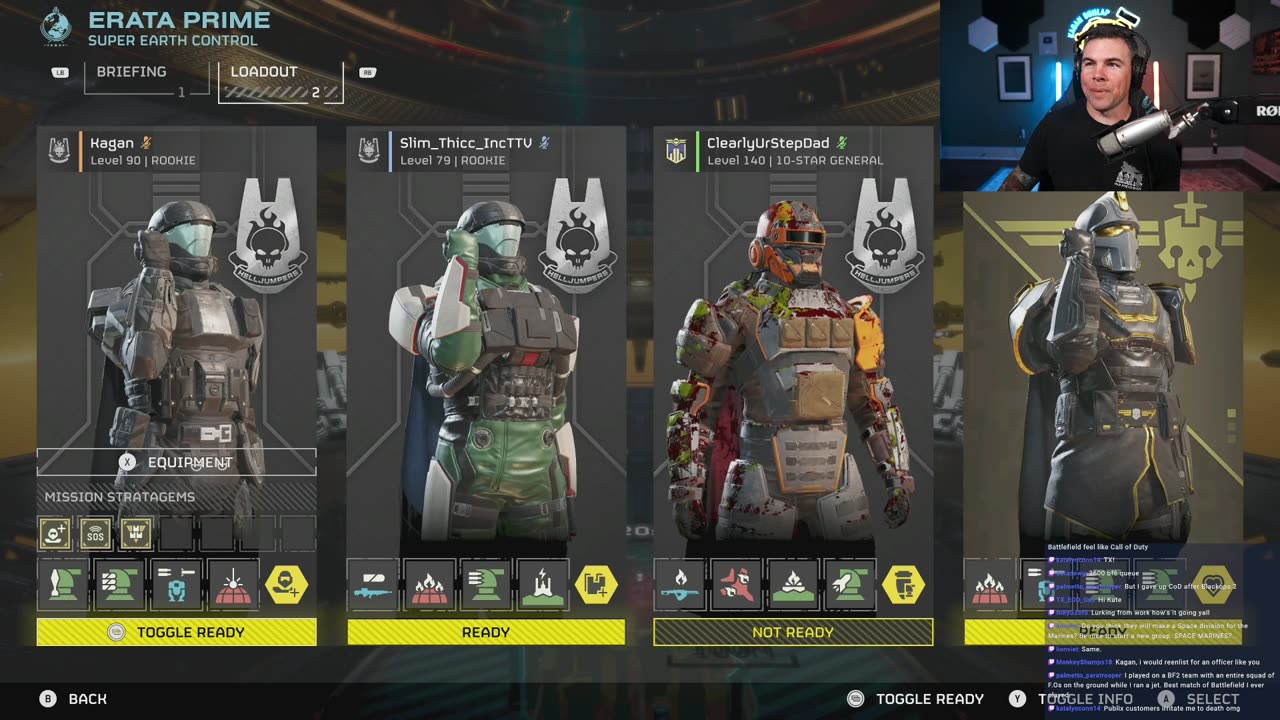This screenshot has width=1280, height=720.
Task: Click MonkeyShumps18's message in stream chat
Action: pyautogui.click(x=1150, y=662)
